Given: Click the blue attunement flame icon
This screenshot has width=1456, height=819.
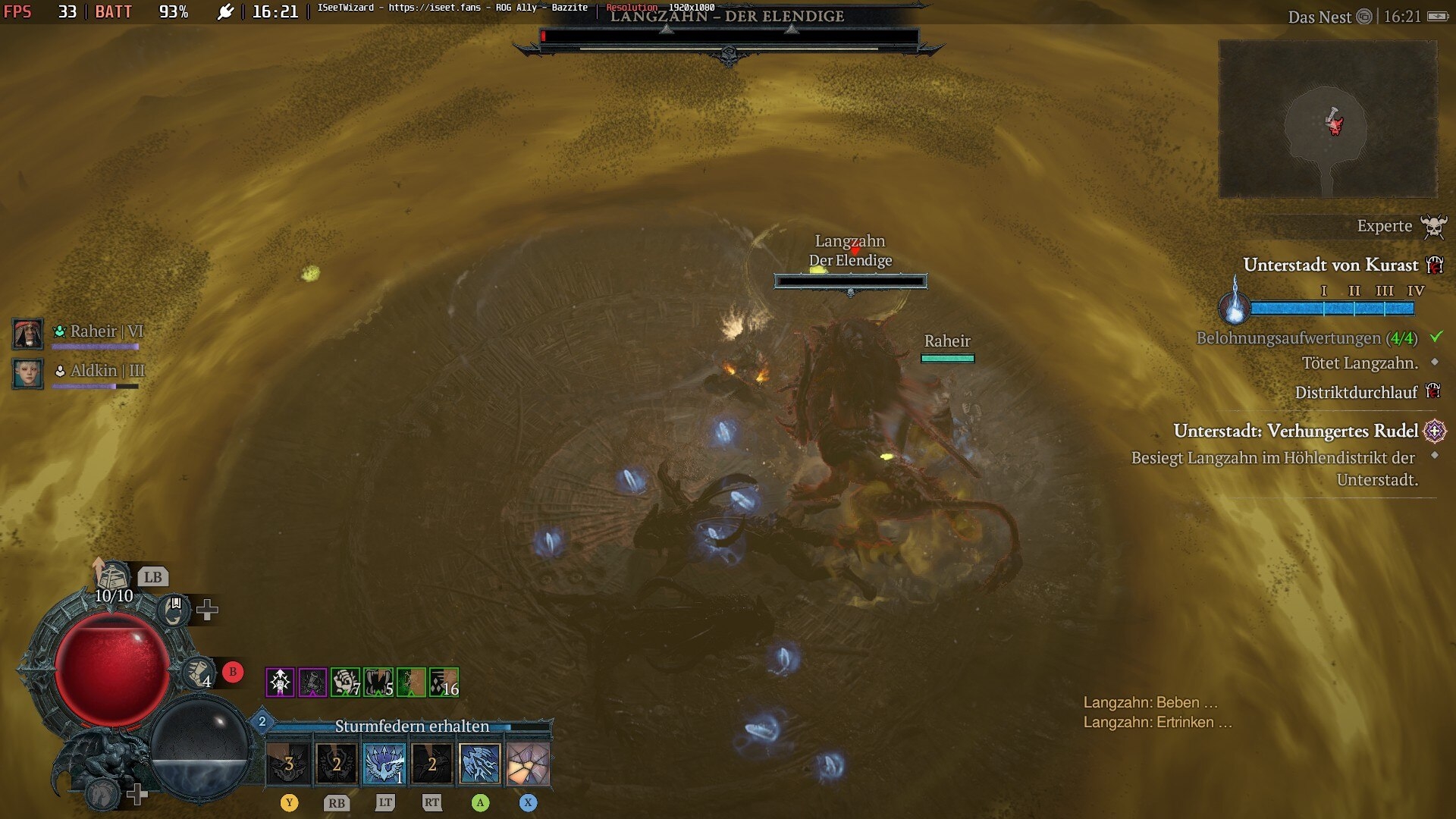Looking at the screenshot, I should [1234, 302].
